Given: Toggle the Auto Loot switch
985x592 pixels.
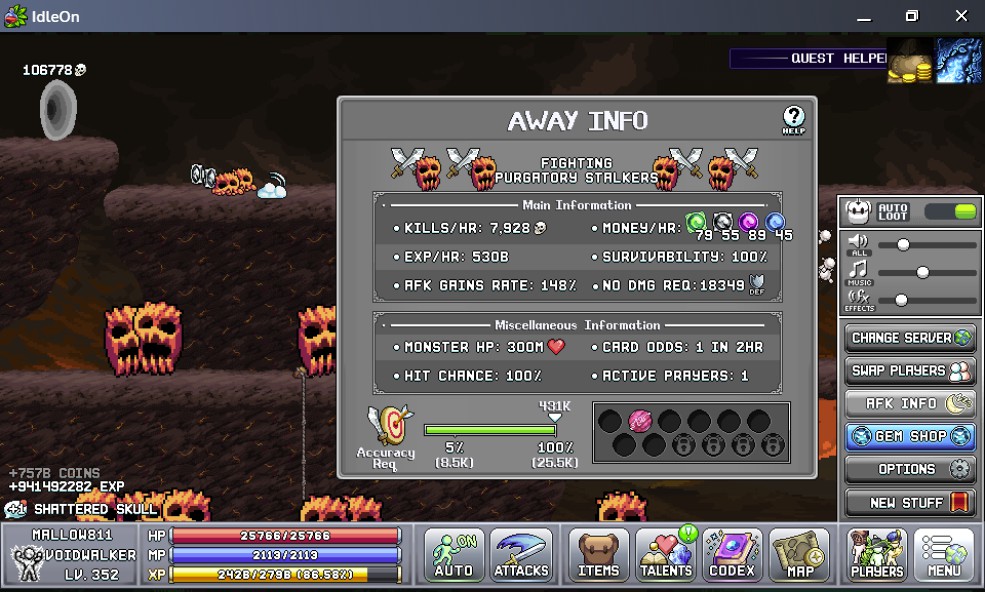Looking at the screenshot, I should pyautogui.click(x=949, y=211).
